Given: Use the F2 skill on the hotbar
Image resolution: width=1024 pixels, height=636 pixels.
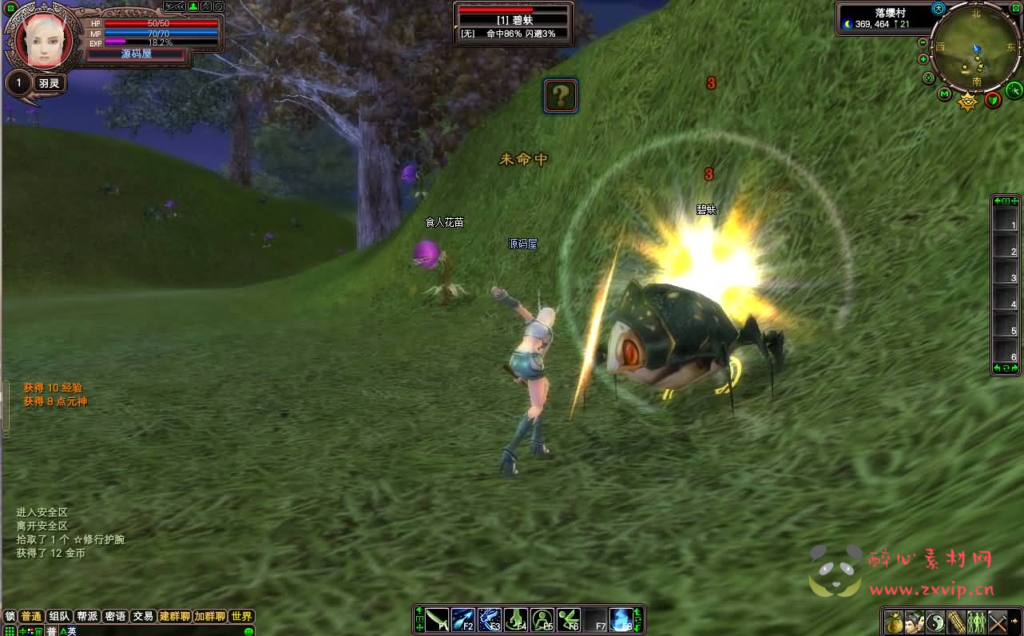Looking at the screenshot, I should (x=463, y=620).
